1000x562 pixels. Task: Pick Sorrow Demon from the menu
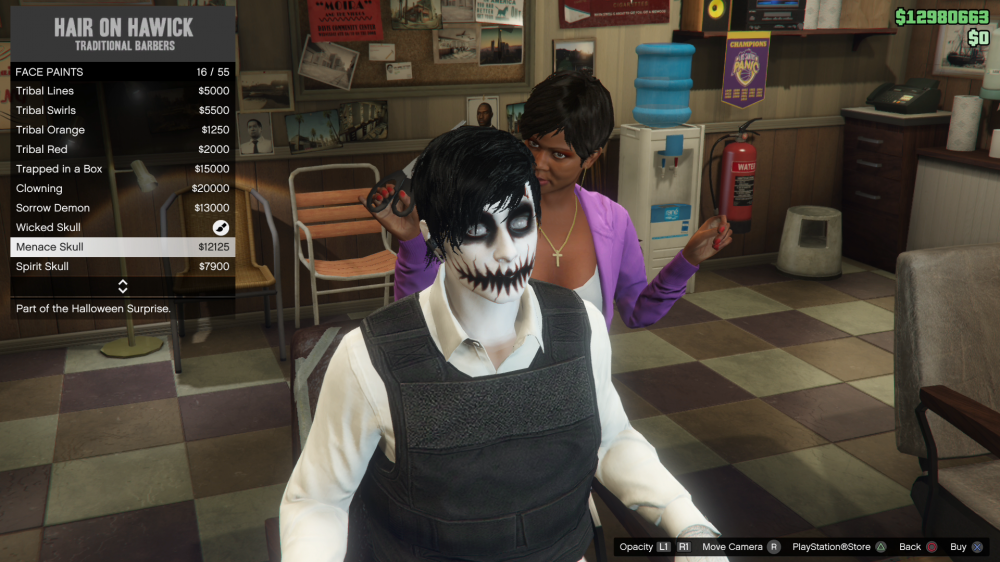pyautogui.click(x=122, y=208)
